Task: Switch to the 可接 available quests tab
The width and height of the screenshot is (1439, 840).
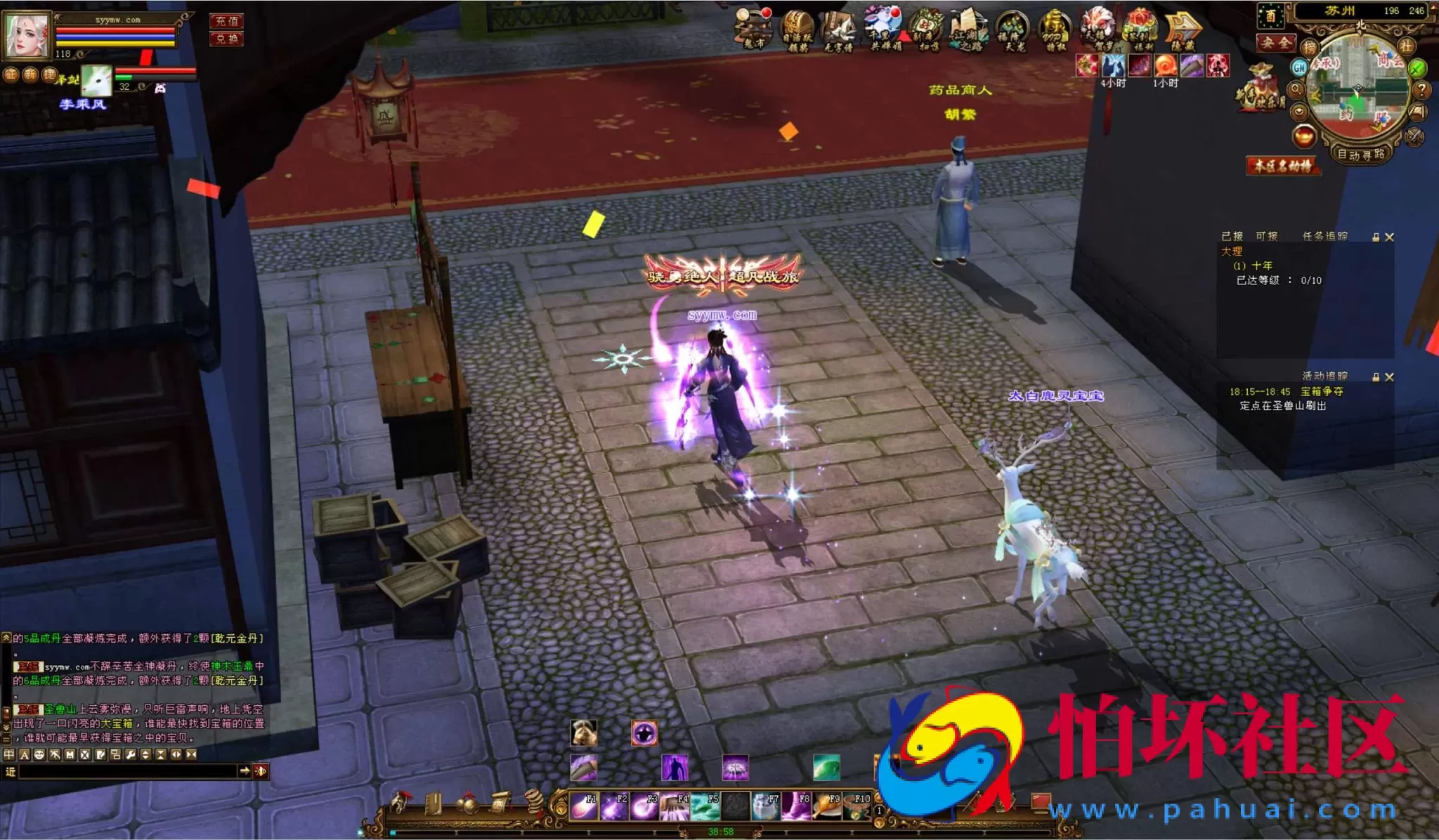Action: pyautogui.click(x=1266, y=236)
